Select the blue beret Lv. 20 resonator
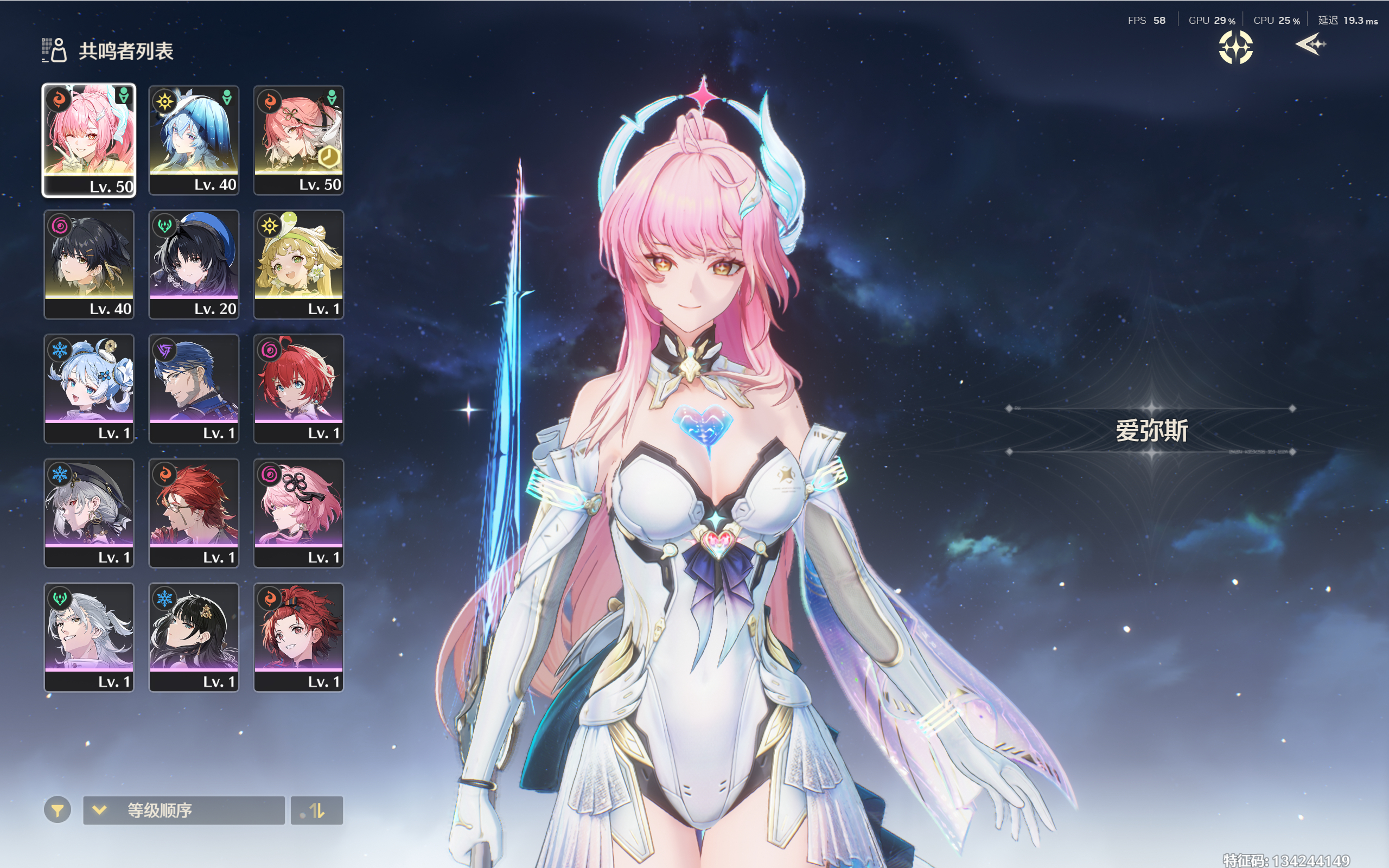Screen dimensions: 1389x868 194,264
